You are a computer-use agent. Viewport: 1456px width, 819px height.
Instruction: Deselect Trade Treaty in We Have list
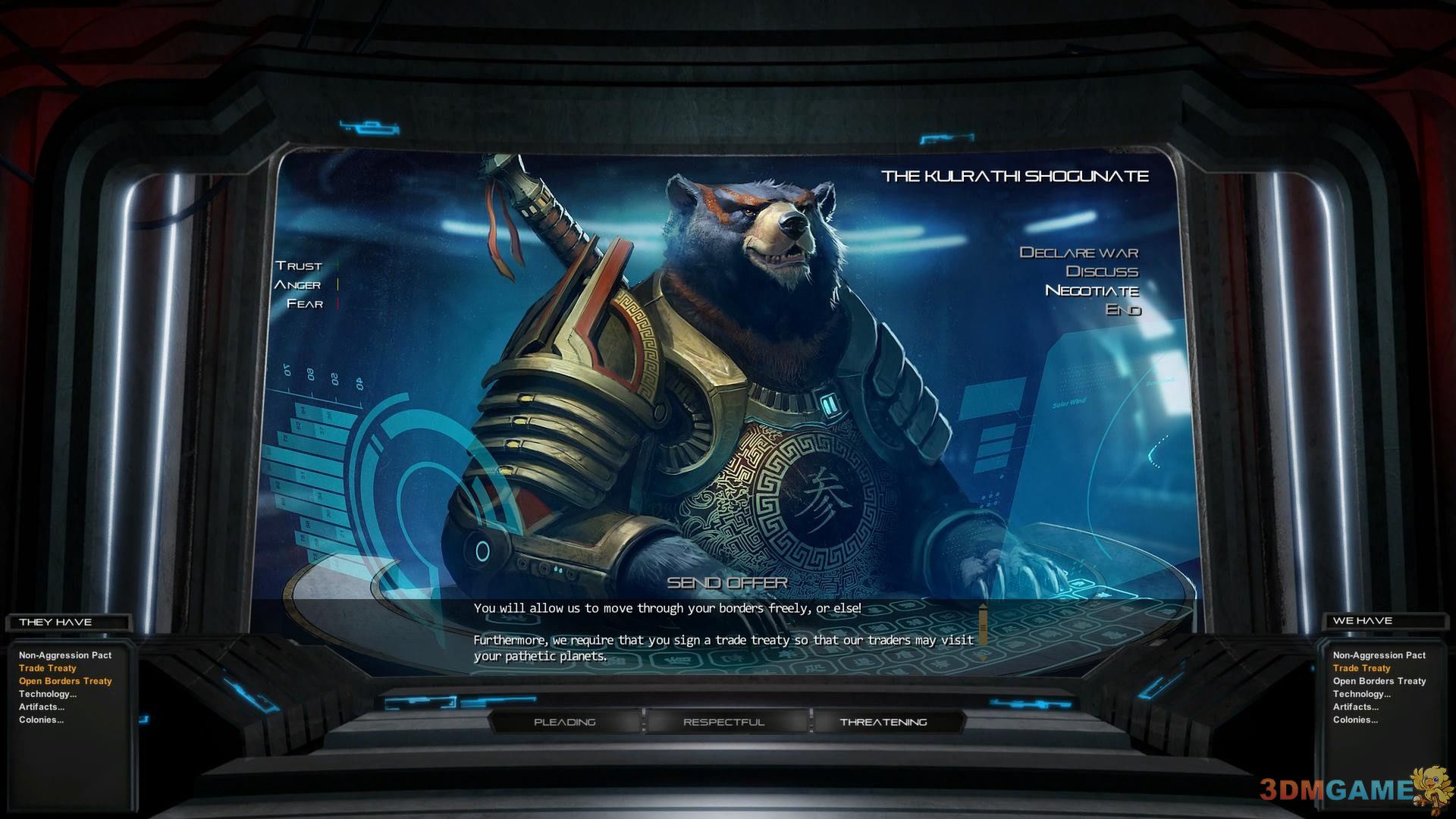[1362, 668]
